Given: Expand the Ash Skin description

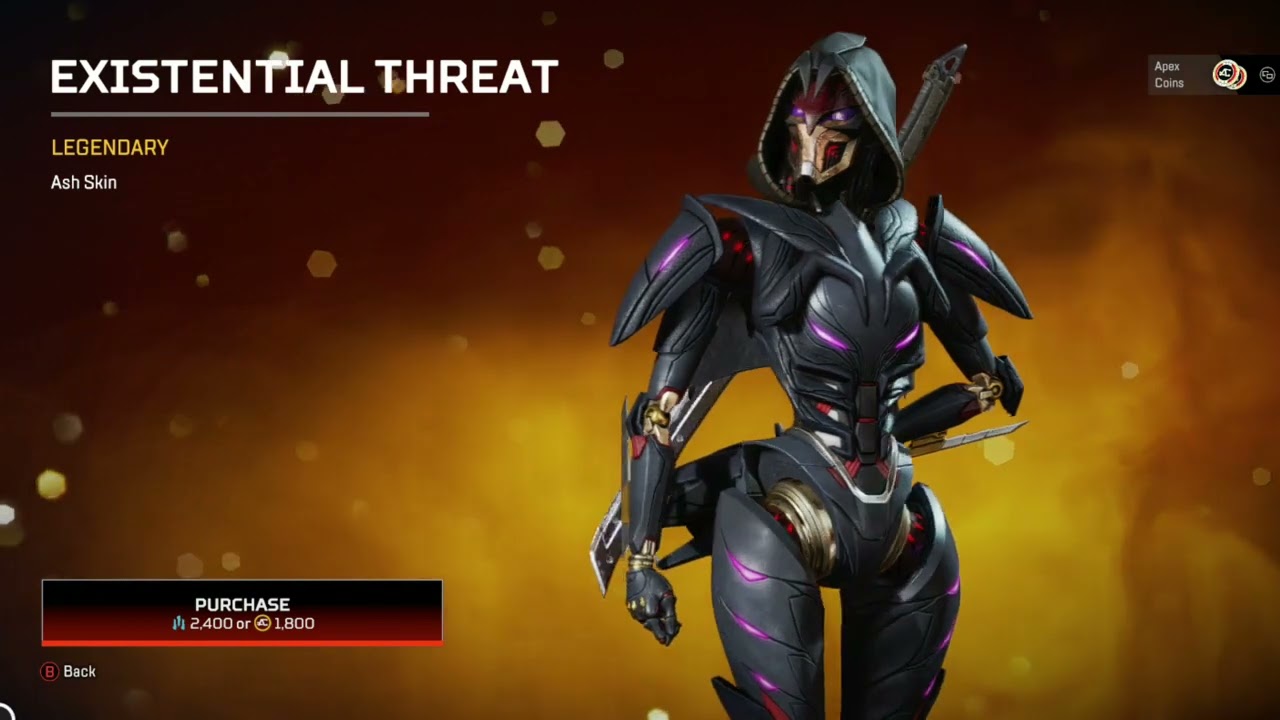Looking at the screenshot, I should [x=84, y=182].
